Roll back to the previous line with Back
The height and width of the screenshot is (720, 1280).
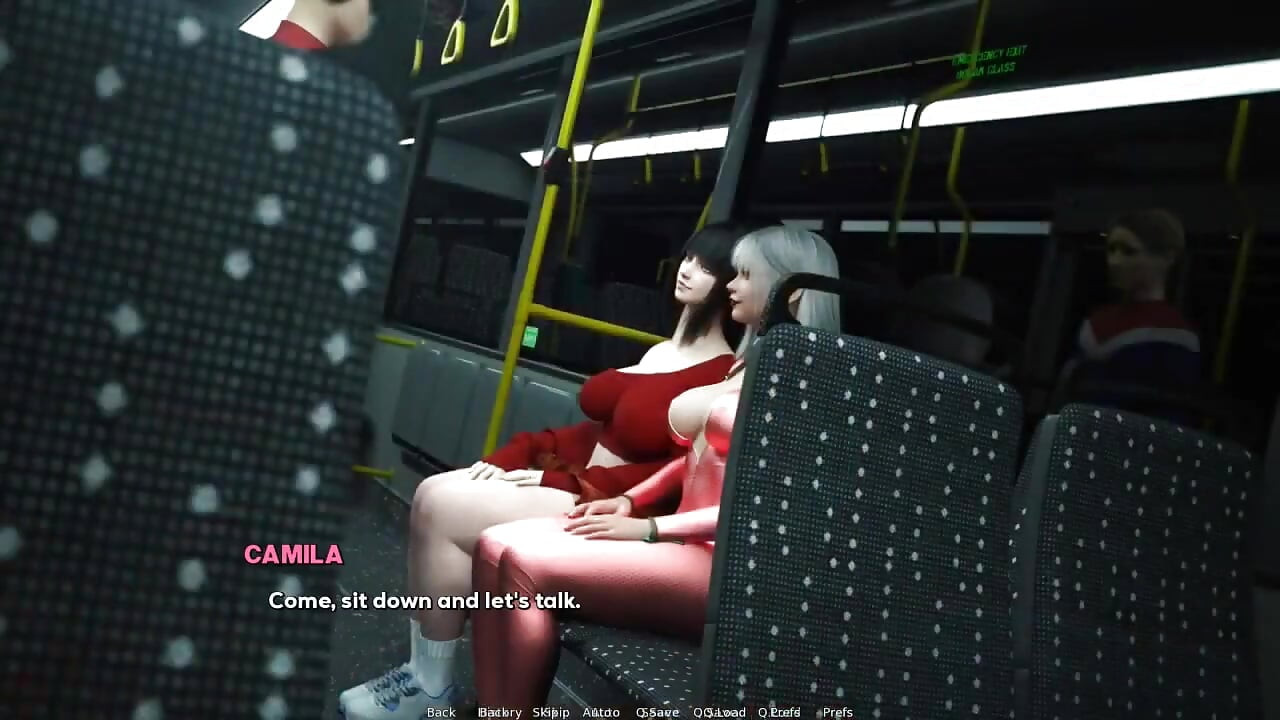[441, 712]
